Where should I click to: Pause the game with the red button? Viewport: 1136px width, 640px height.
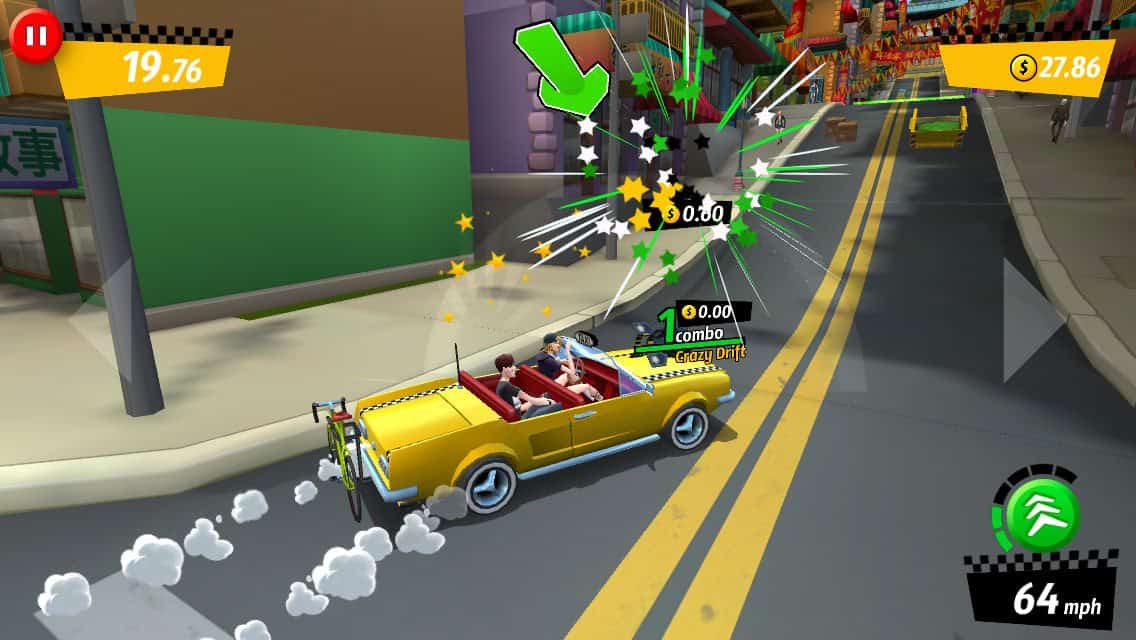[36, 36]
